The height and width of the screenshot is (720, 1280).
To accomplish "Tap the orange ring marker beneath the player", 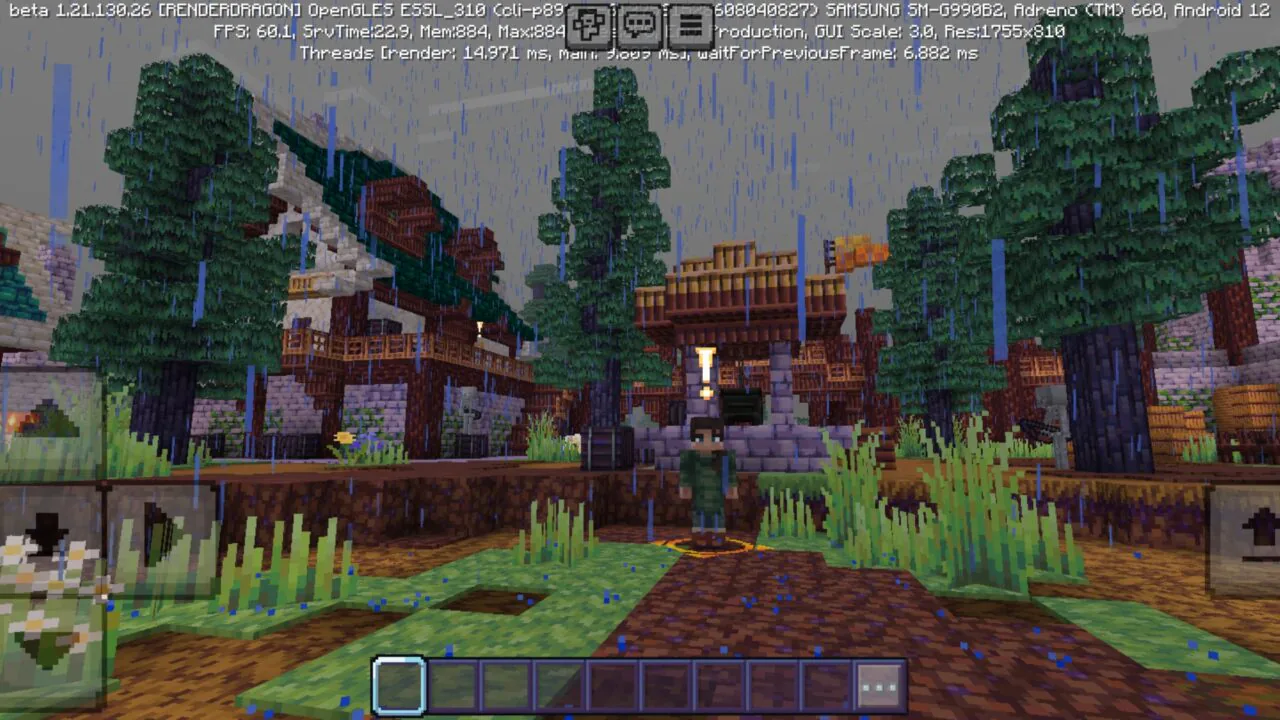I will coord(706,546).
